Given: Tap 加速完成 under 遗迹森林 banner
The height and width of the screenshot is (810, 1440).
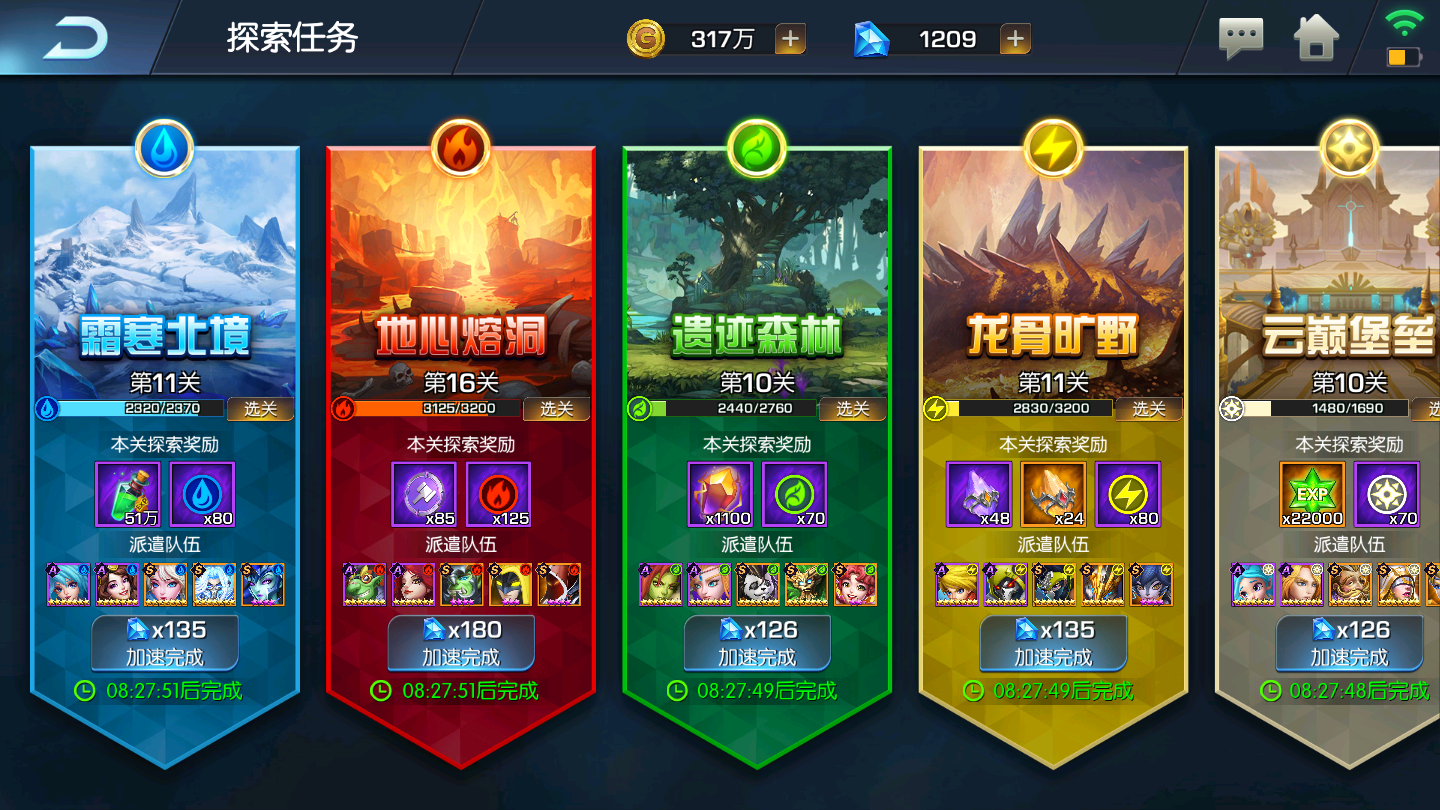Looking at the screenshot, I should 757,644.
